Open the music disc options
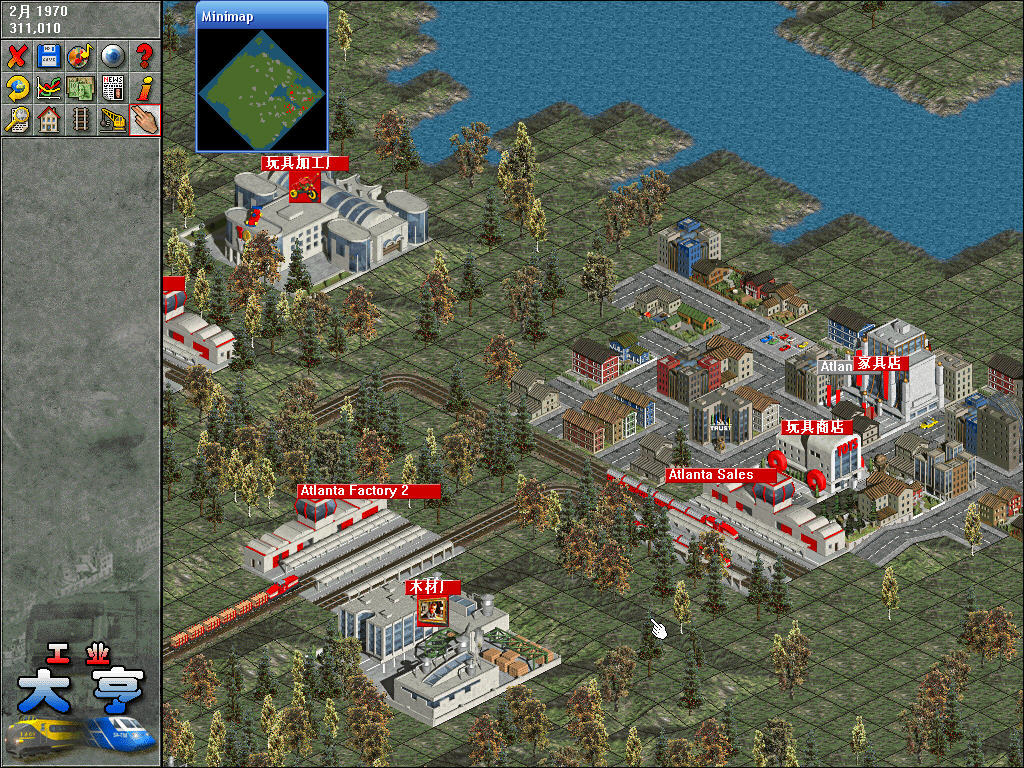This screenshot has height=768, width=1024. tap(80, 55)
